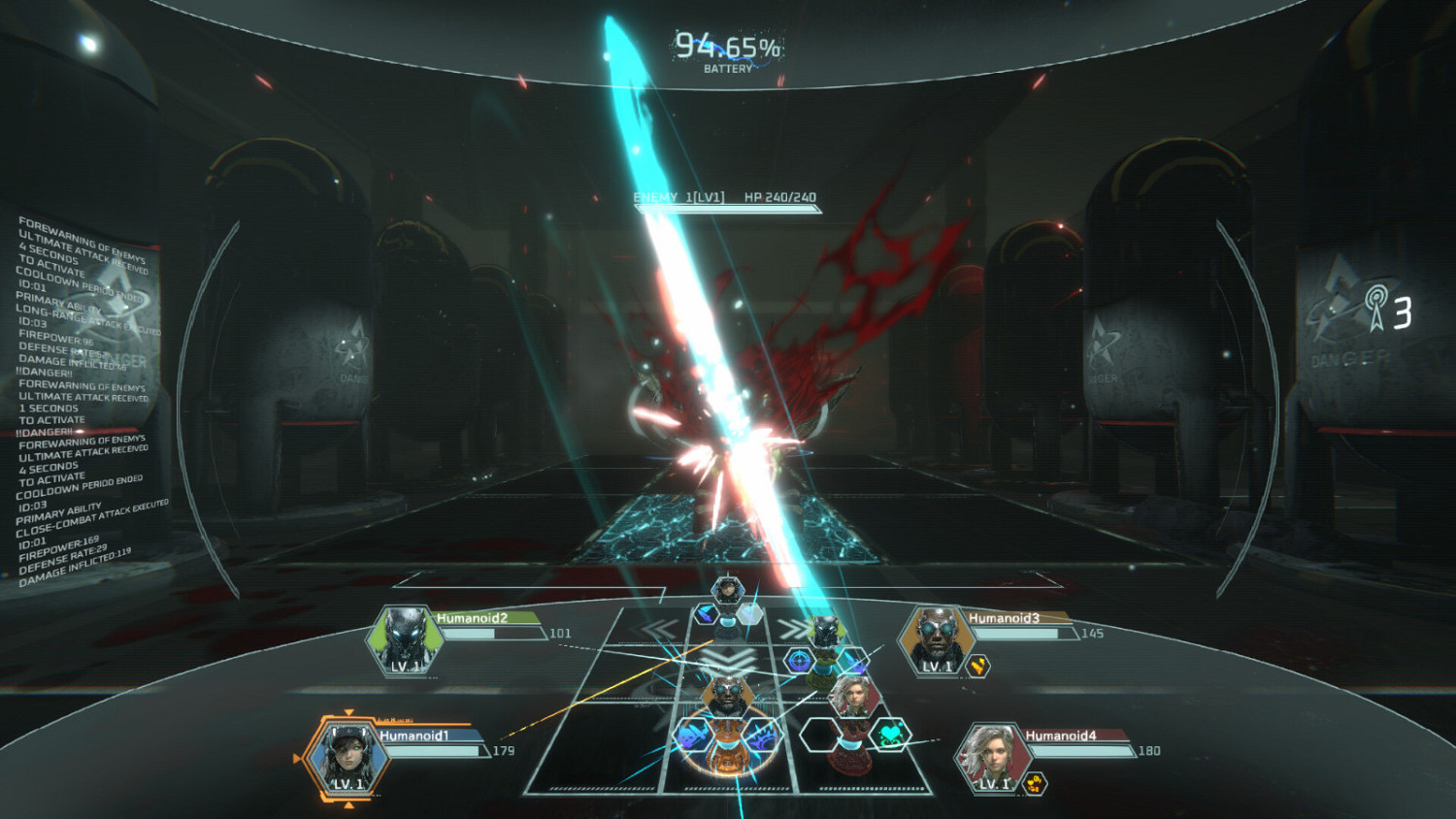Click the left double-chevron arrows on the grid

click(x=655, y=627)
